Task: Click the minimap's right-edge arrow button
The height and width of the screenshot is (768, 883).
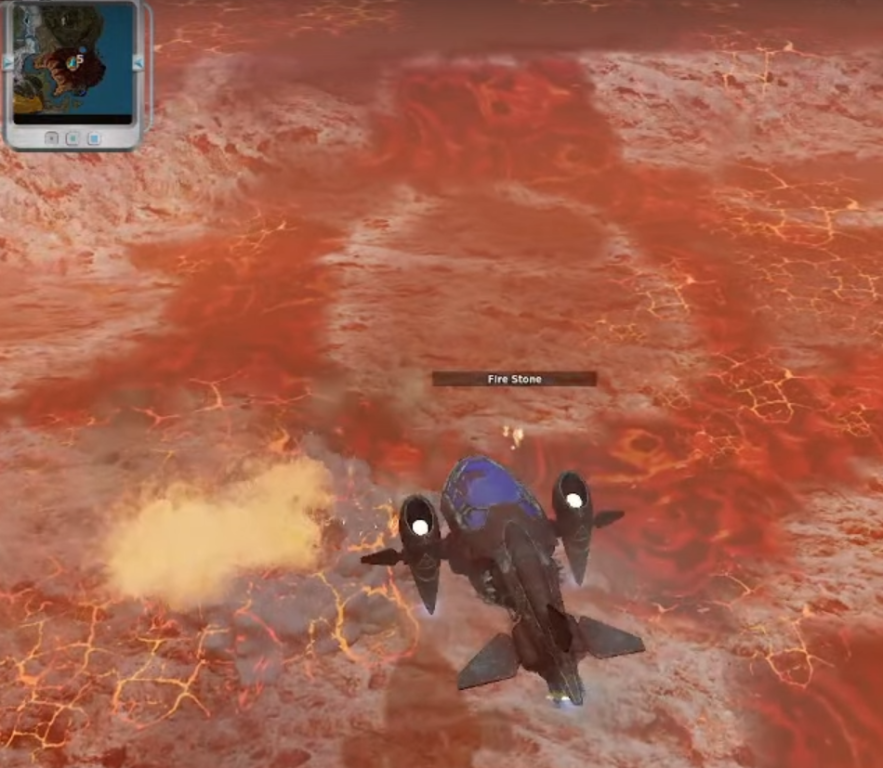Action: point(137,62)
